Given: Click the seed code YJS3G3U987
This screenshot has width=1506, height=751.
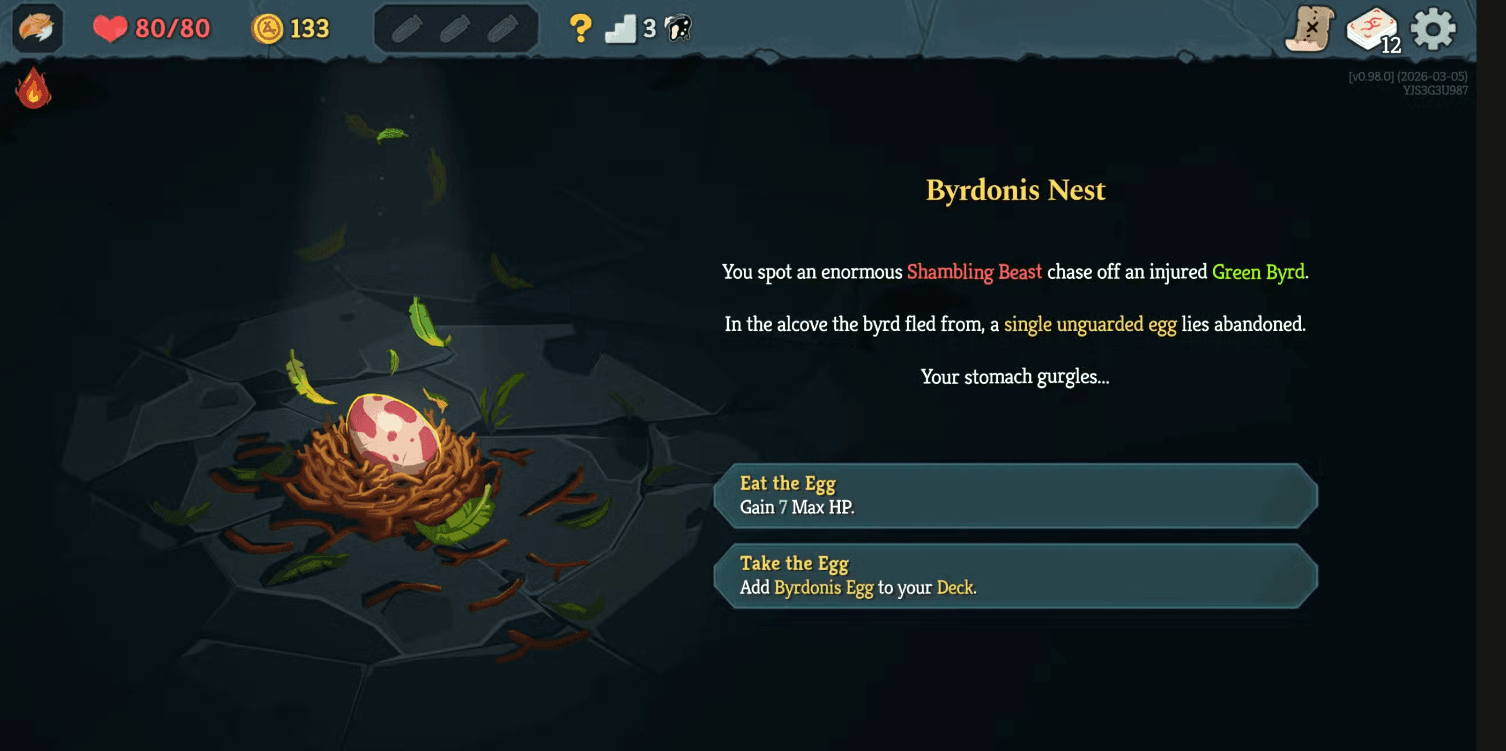Looking at the screenshot, I should coord(1436,89).
